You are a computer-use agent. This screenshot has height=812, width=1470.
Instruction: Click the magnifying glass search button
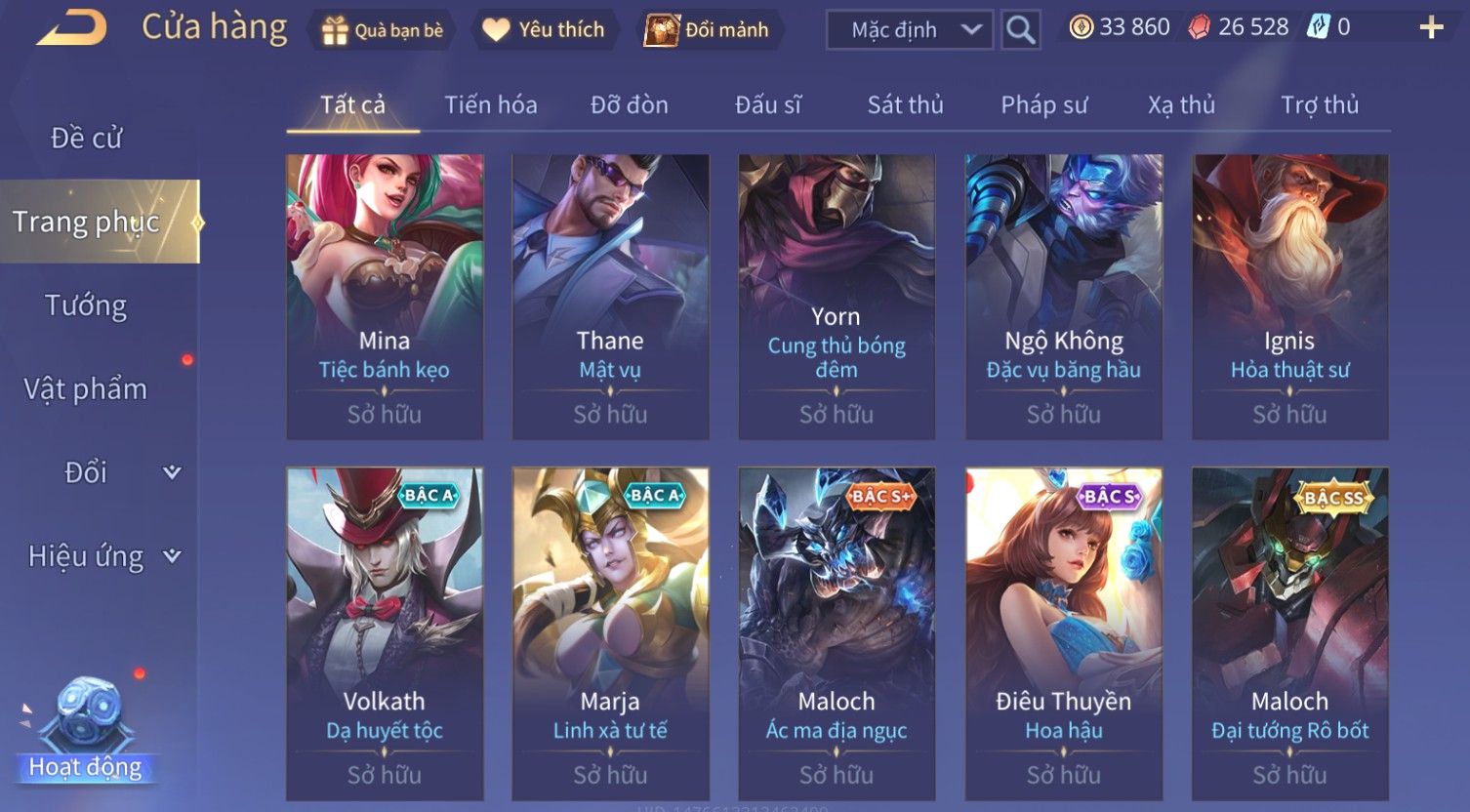[1021, 30]
